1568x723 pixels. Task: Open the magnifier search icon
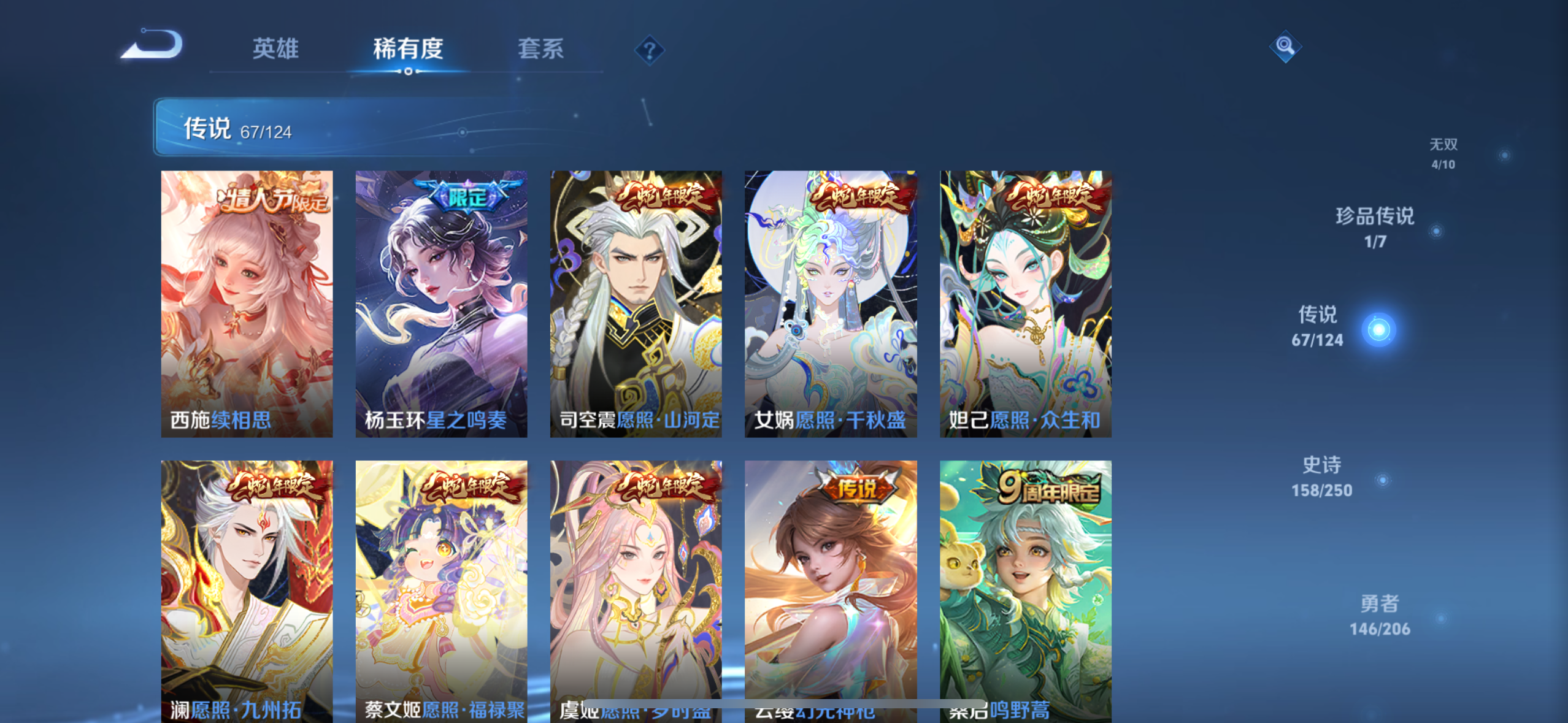(1285, 46)
